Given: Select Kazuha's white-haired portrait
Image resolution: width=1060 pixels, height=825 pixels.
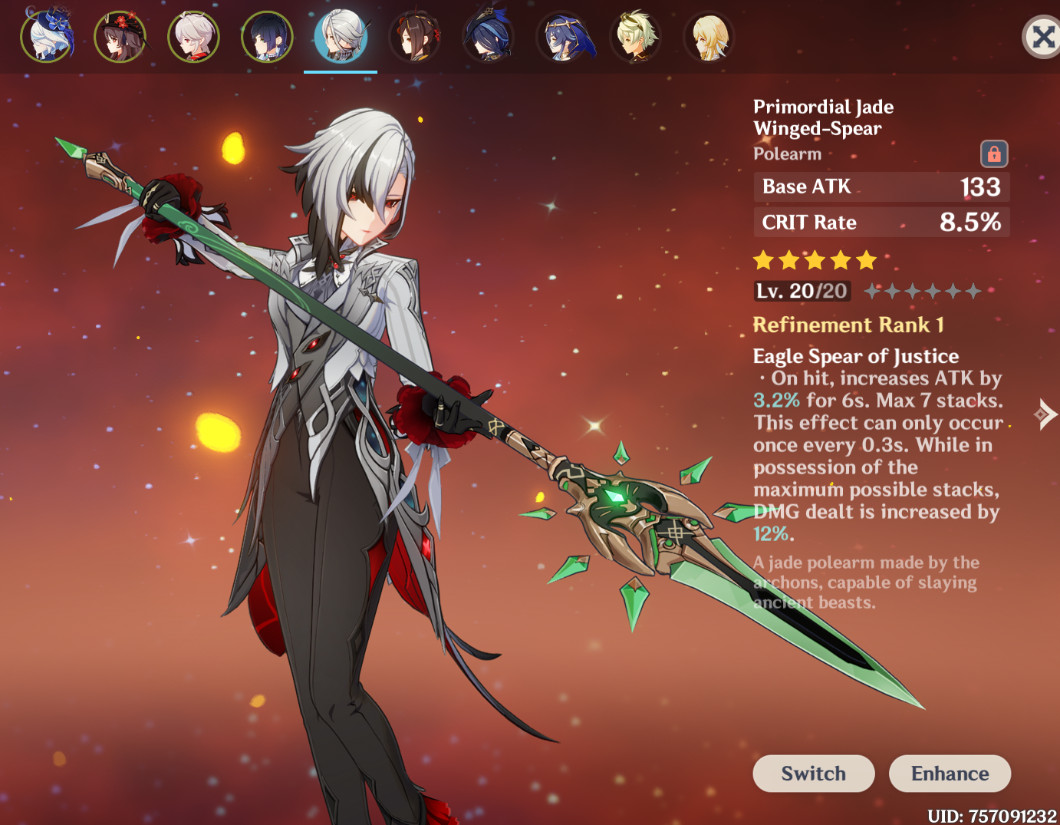Looking at the screenshot, I should click(x=193, y=38).
